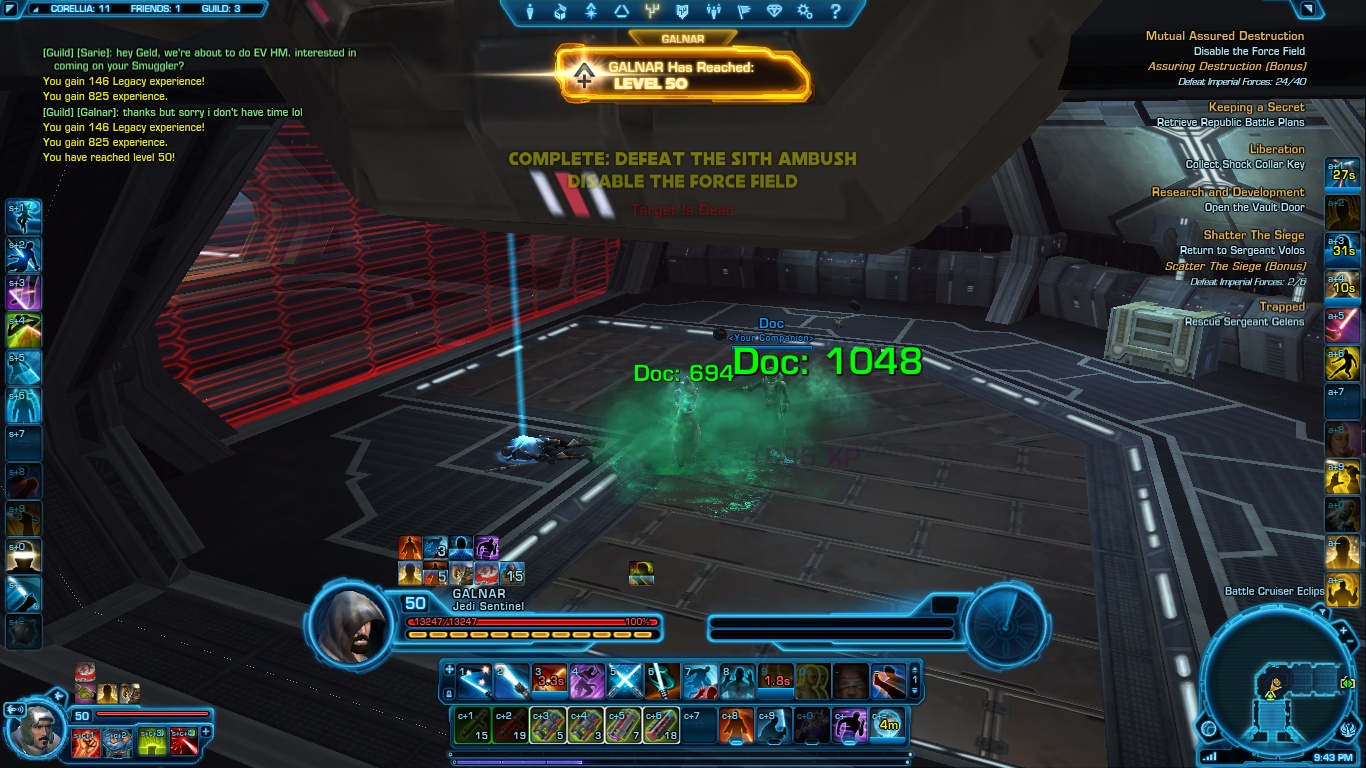The width and height of the screenshot is (1366, 768).
Task: Click the question mark help icon
Action: click(836, 13)
